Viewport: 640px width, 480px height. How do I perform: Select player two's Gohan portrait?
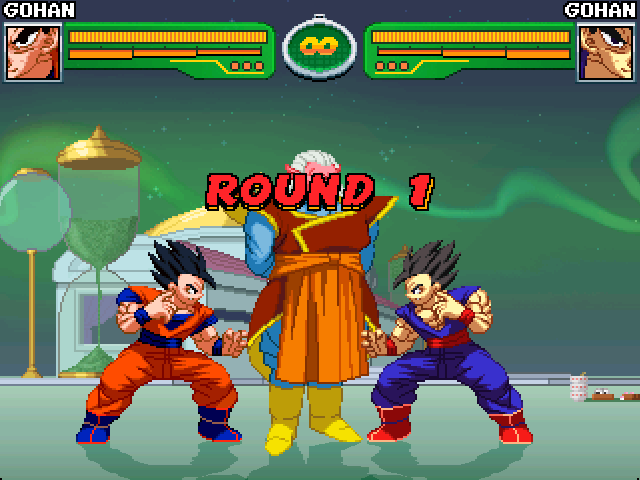606,51
